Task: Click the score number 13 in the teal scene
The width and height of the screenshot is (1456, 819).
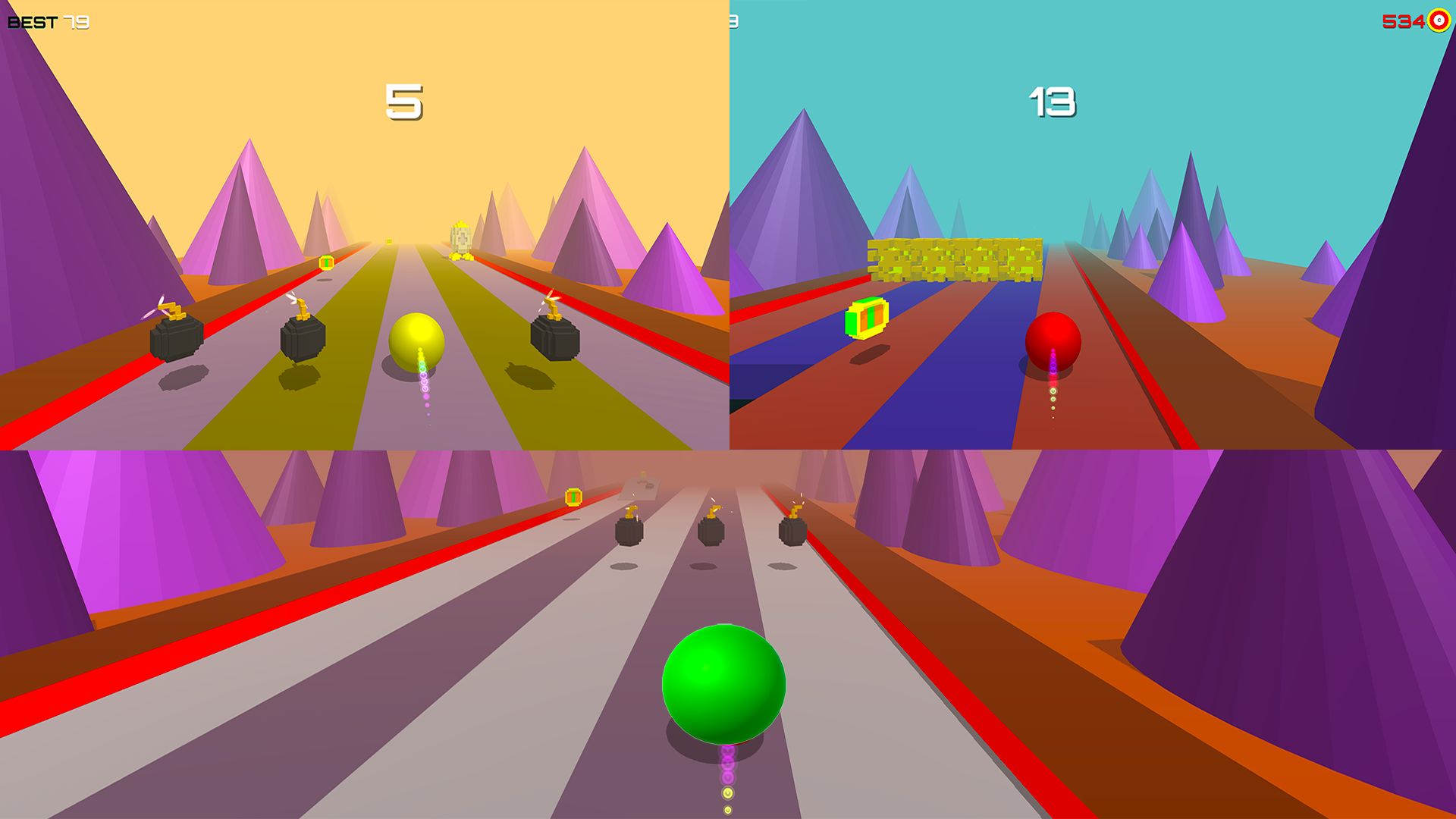Action: [1052, 100]
